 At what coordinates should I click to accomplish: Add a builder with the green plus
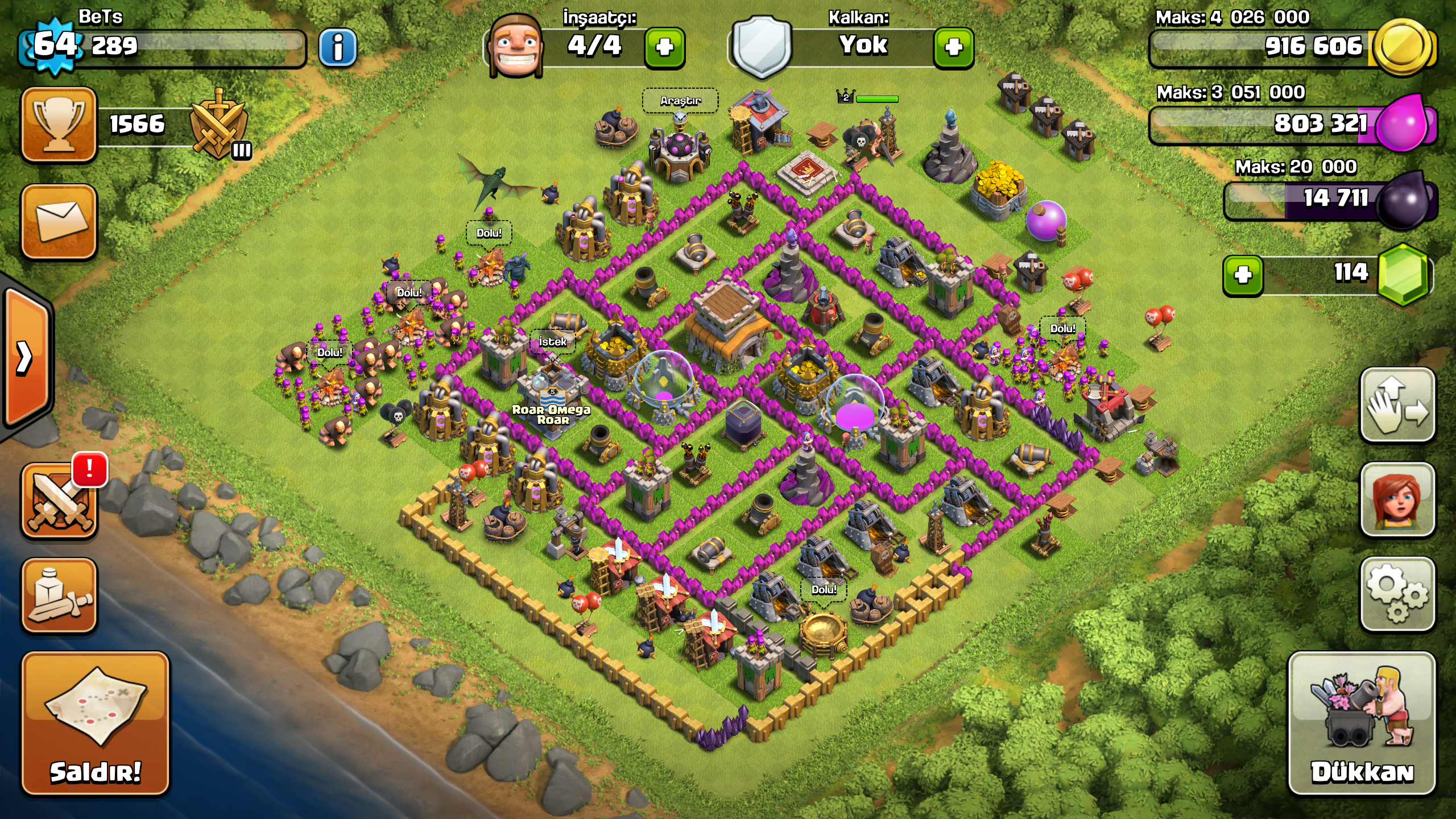[x=664, y=47]
